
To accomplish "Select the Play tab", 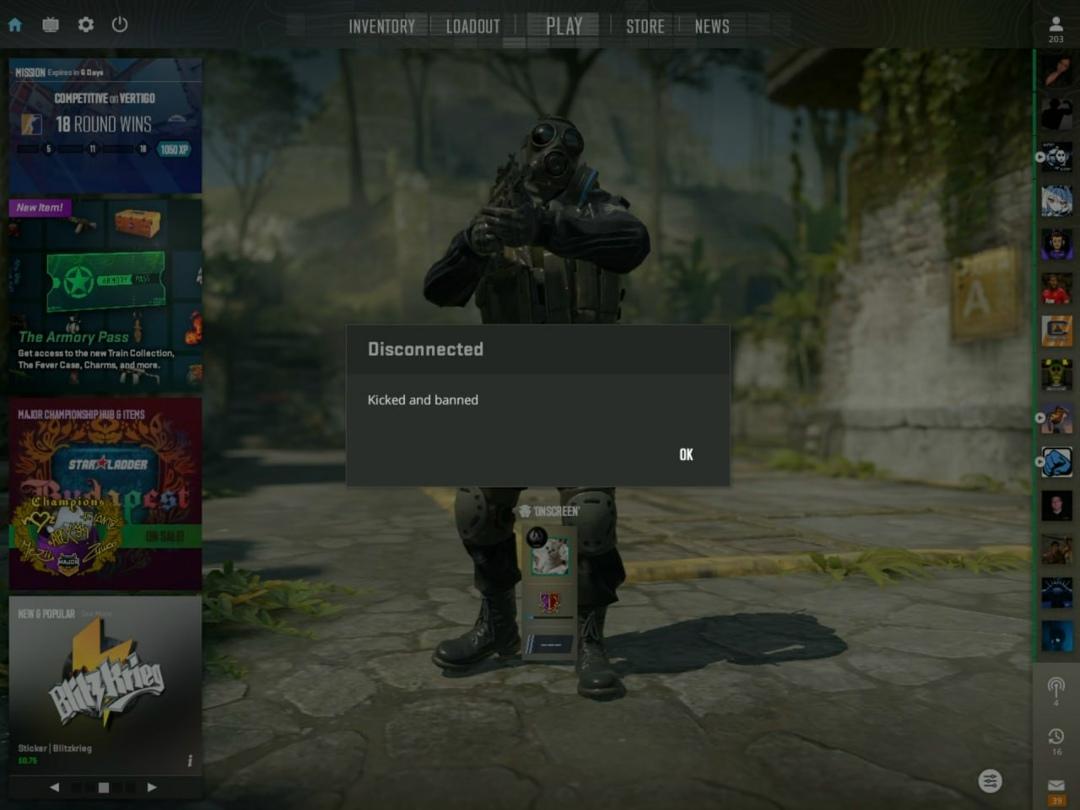I will 564,26.
